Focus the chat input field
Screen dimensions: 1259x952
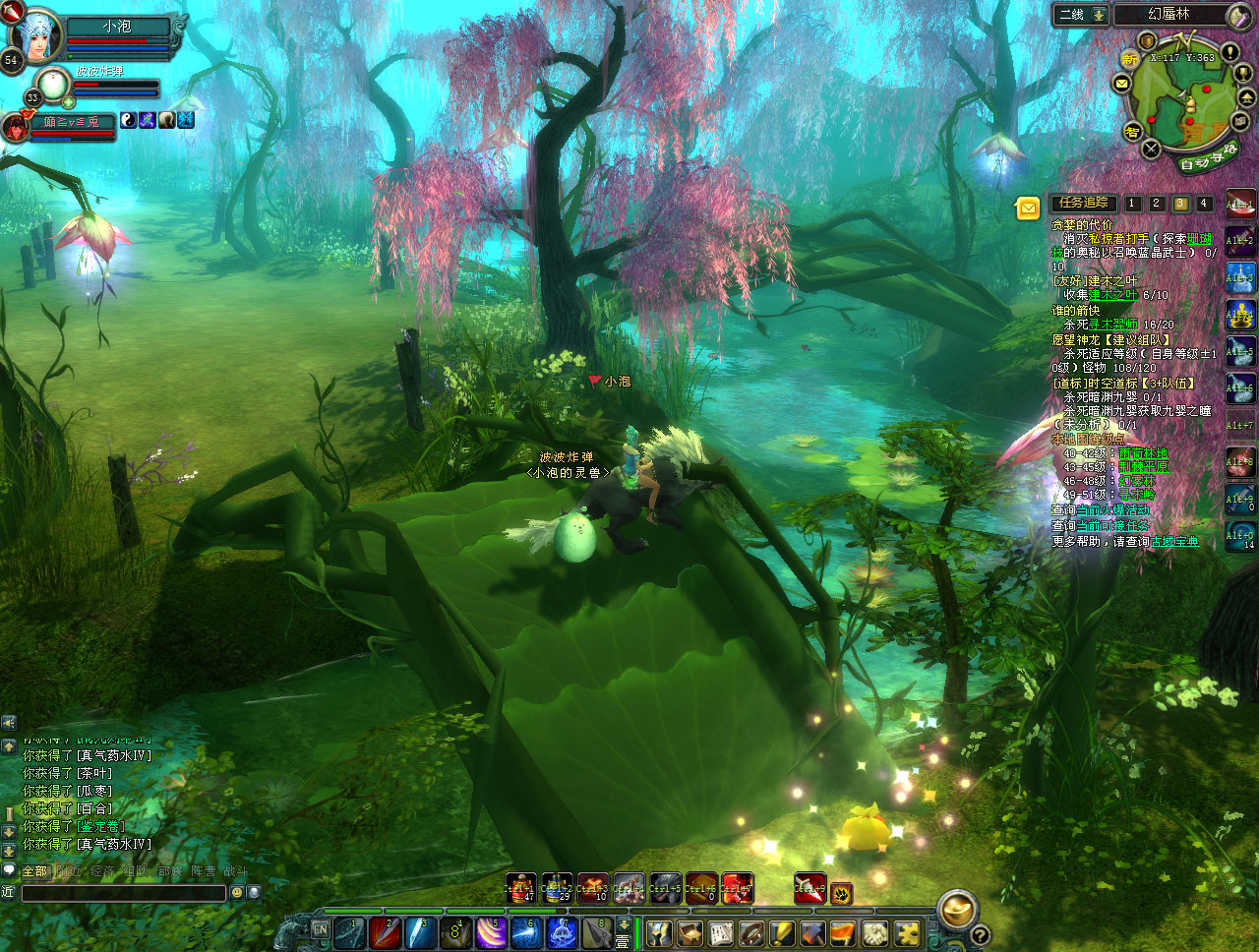coord(123,893)
